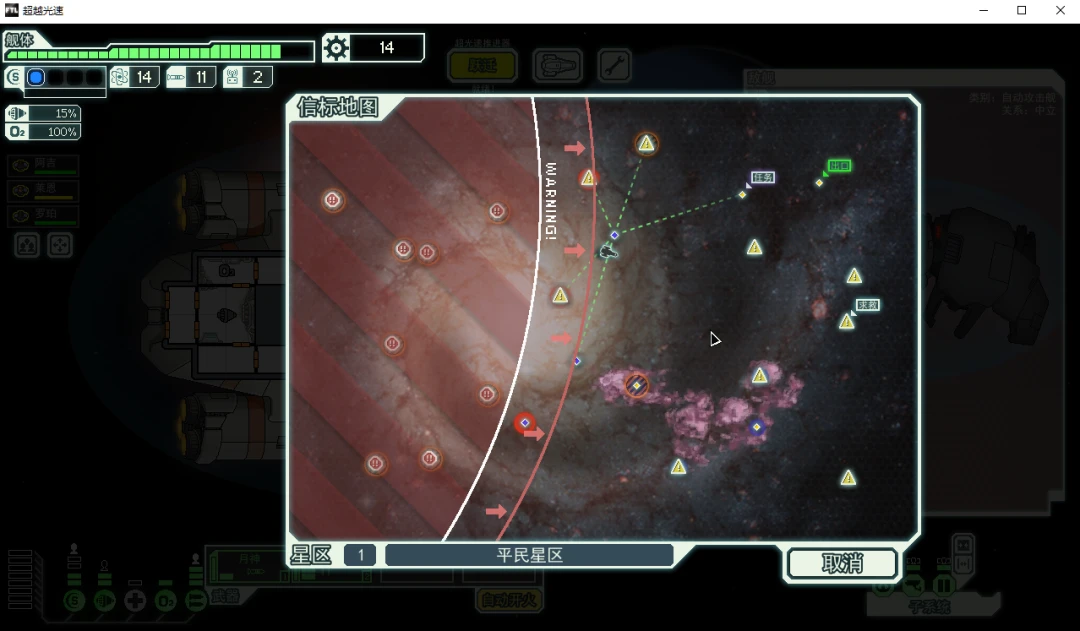Choose the distress beacon labeled 求救
This screenshot has height=631, width=1080.
847,321
